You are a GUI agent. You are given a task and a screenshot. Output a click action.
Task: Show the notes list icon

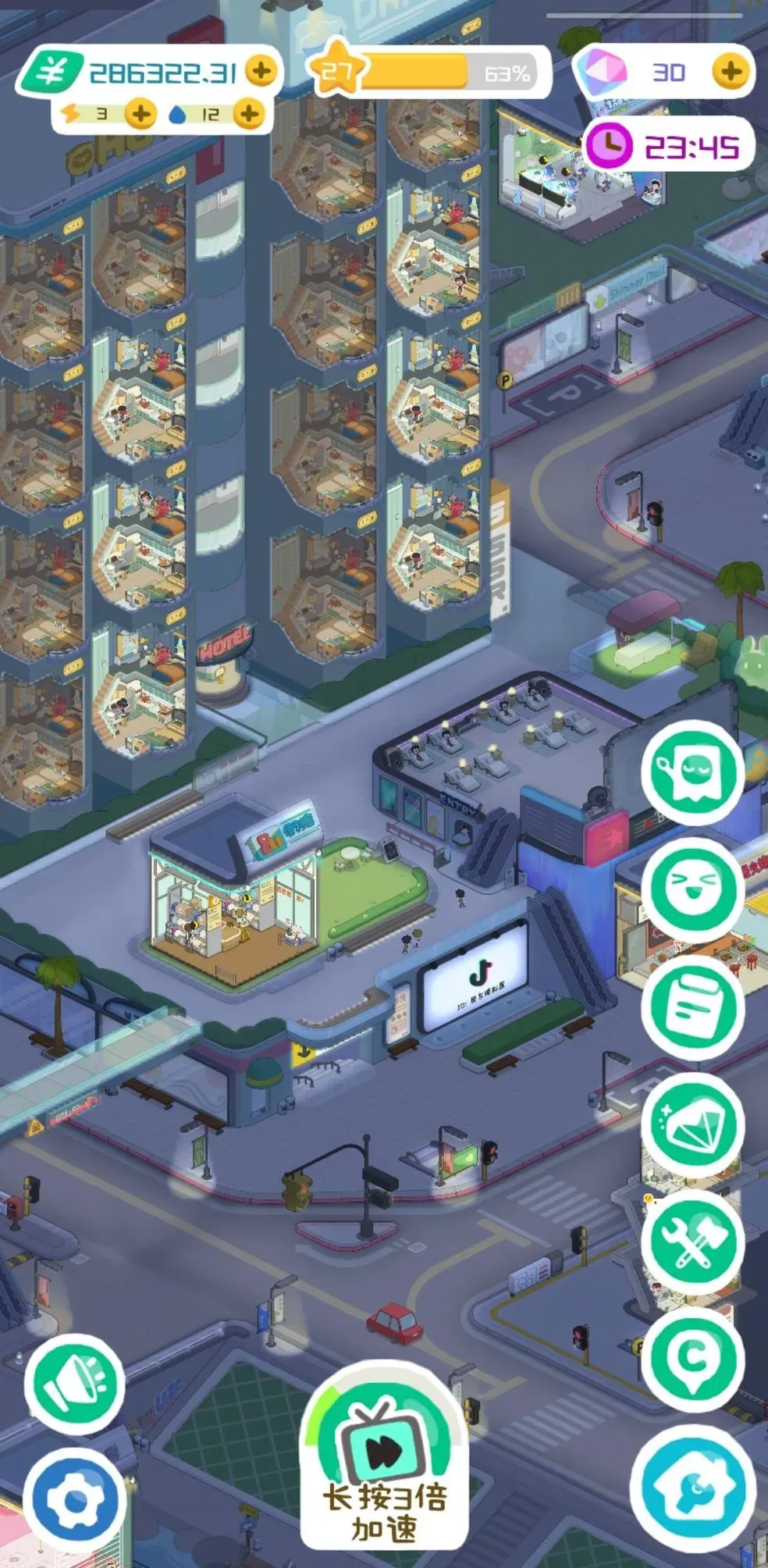[x=692, y=1007]
